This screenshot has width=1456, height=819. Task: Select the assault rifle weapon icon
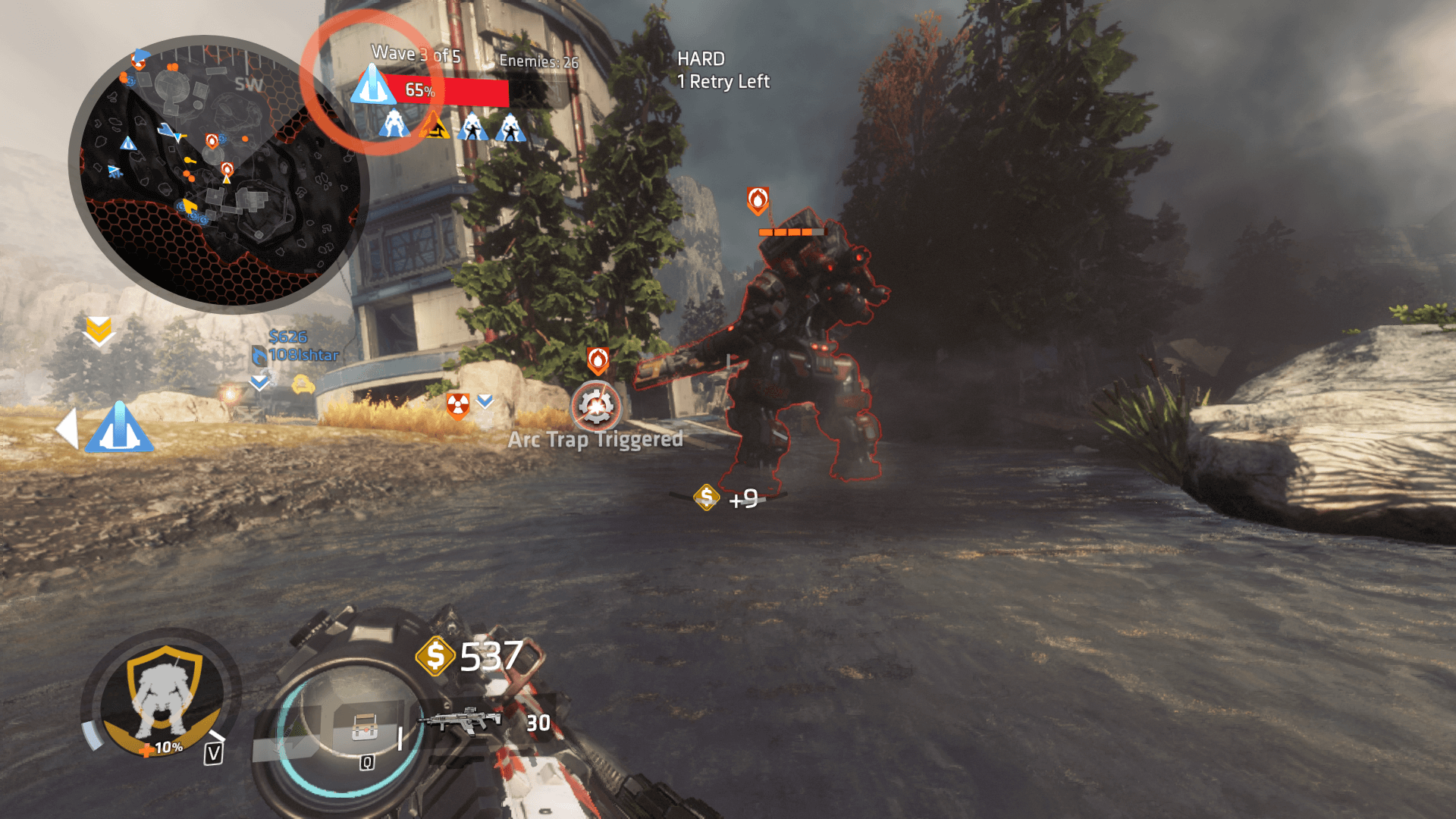pos(462,719)
